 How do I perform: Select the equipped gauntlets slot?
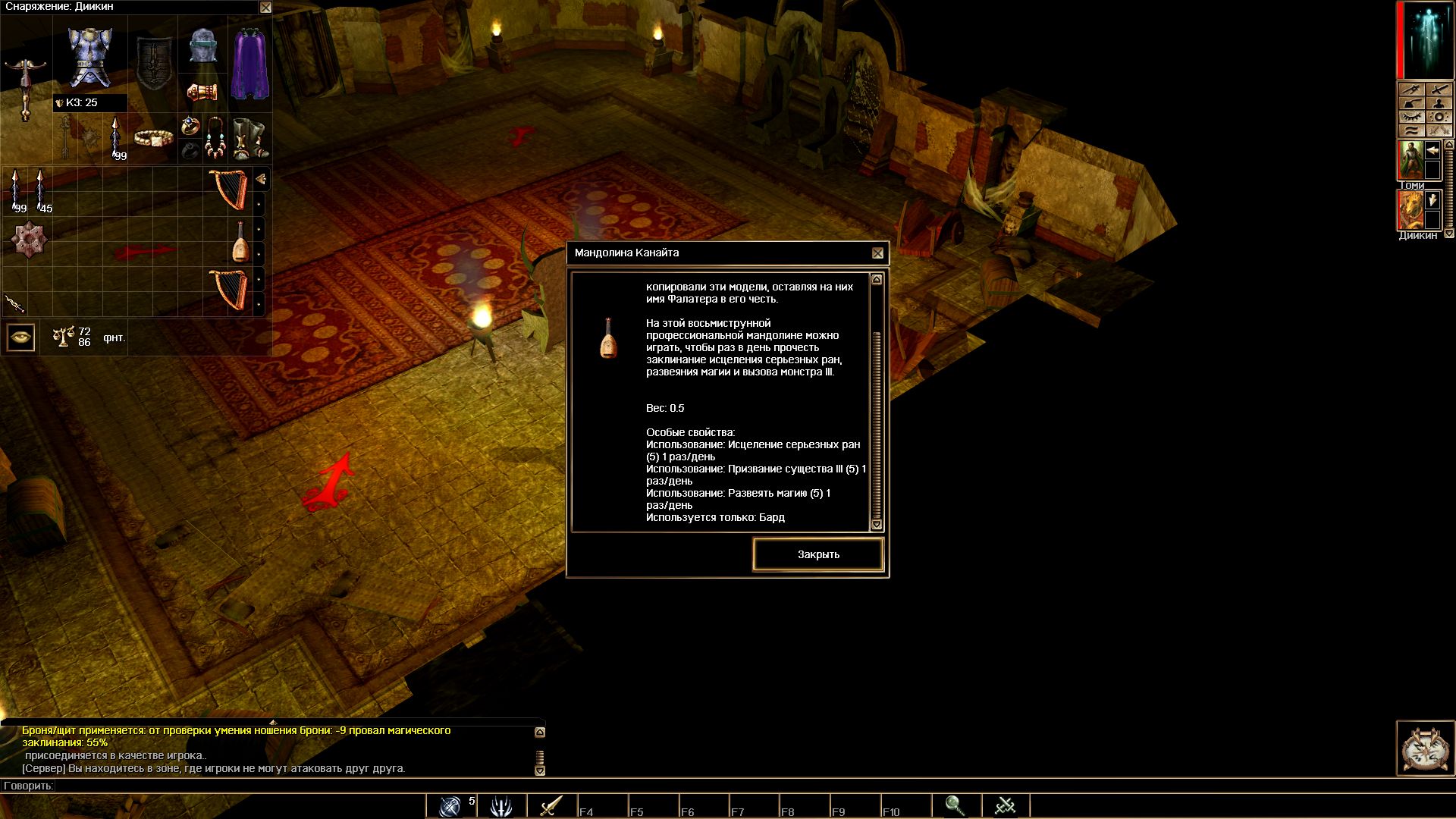202,93
